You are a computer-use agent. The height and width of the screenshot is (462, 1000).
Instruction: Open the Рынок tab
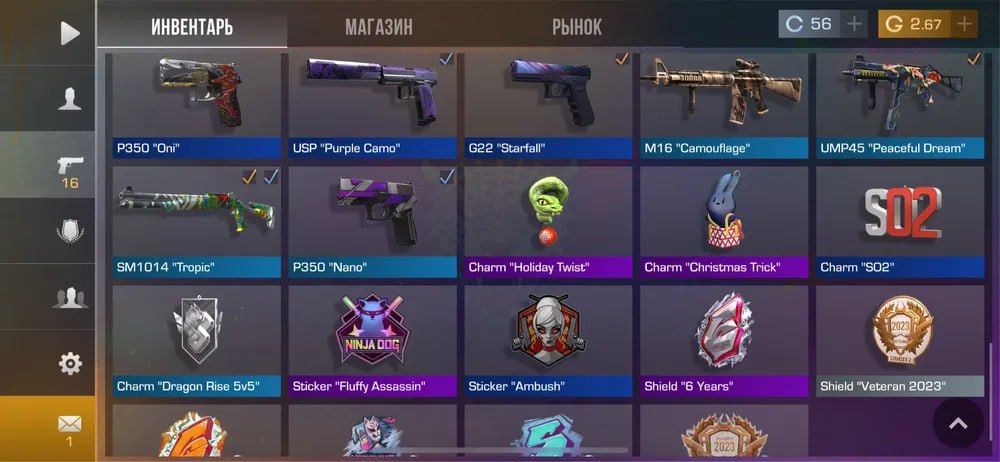click(x=577, y=27)
